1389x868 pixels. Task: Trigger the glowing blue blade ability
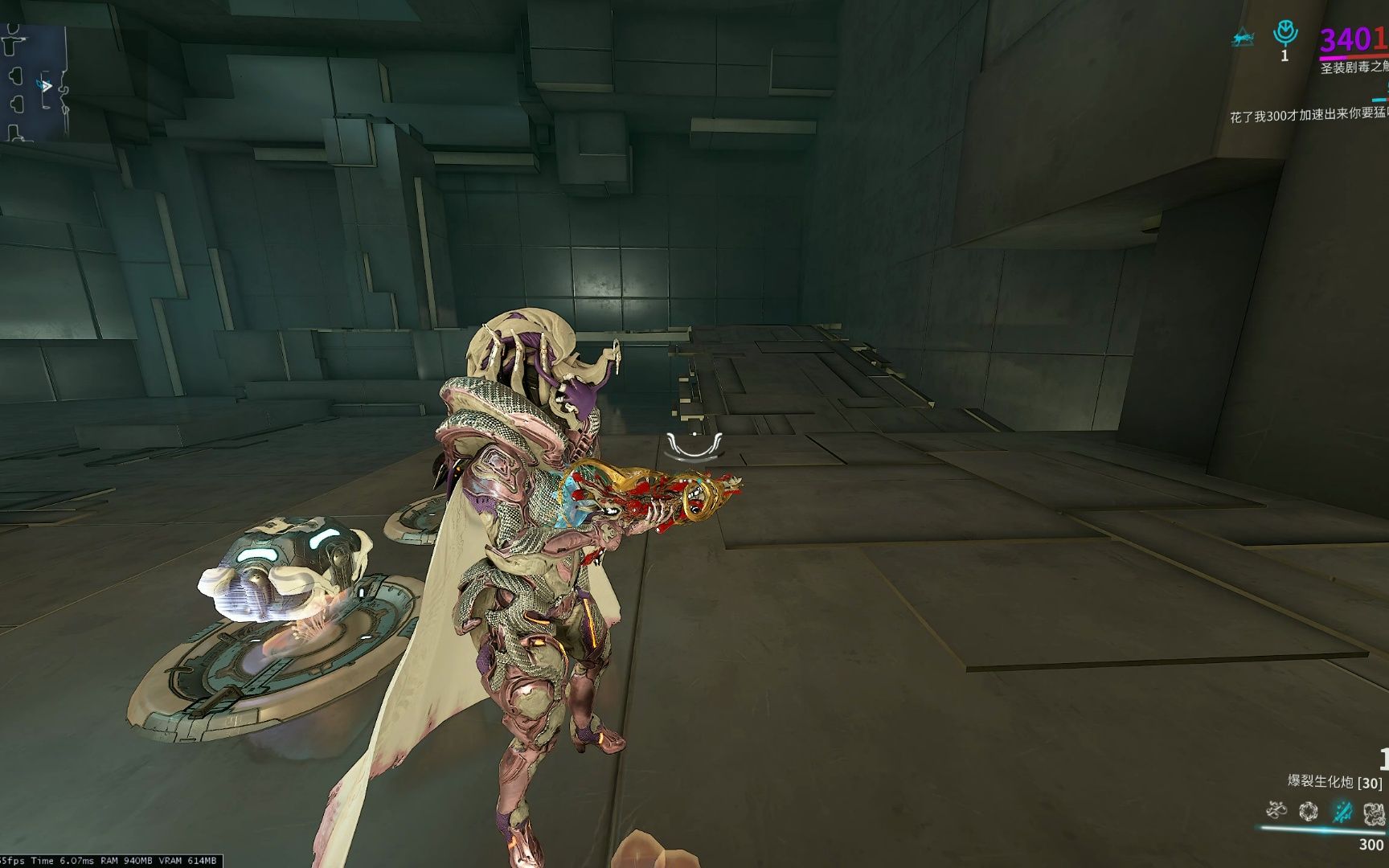(x=1342, y=812)
